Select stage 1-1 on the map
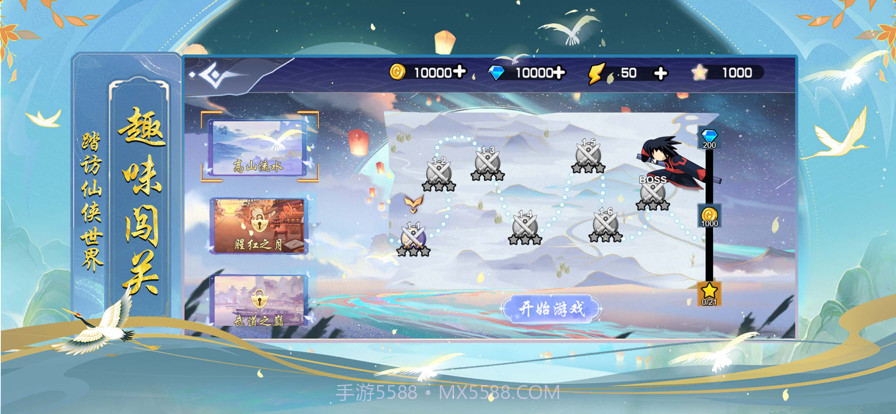 click(x=413, y=237)
